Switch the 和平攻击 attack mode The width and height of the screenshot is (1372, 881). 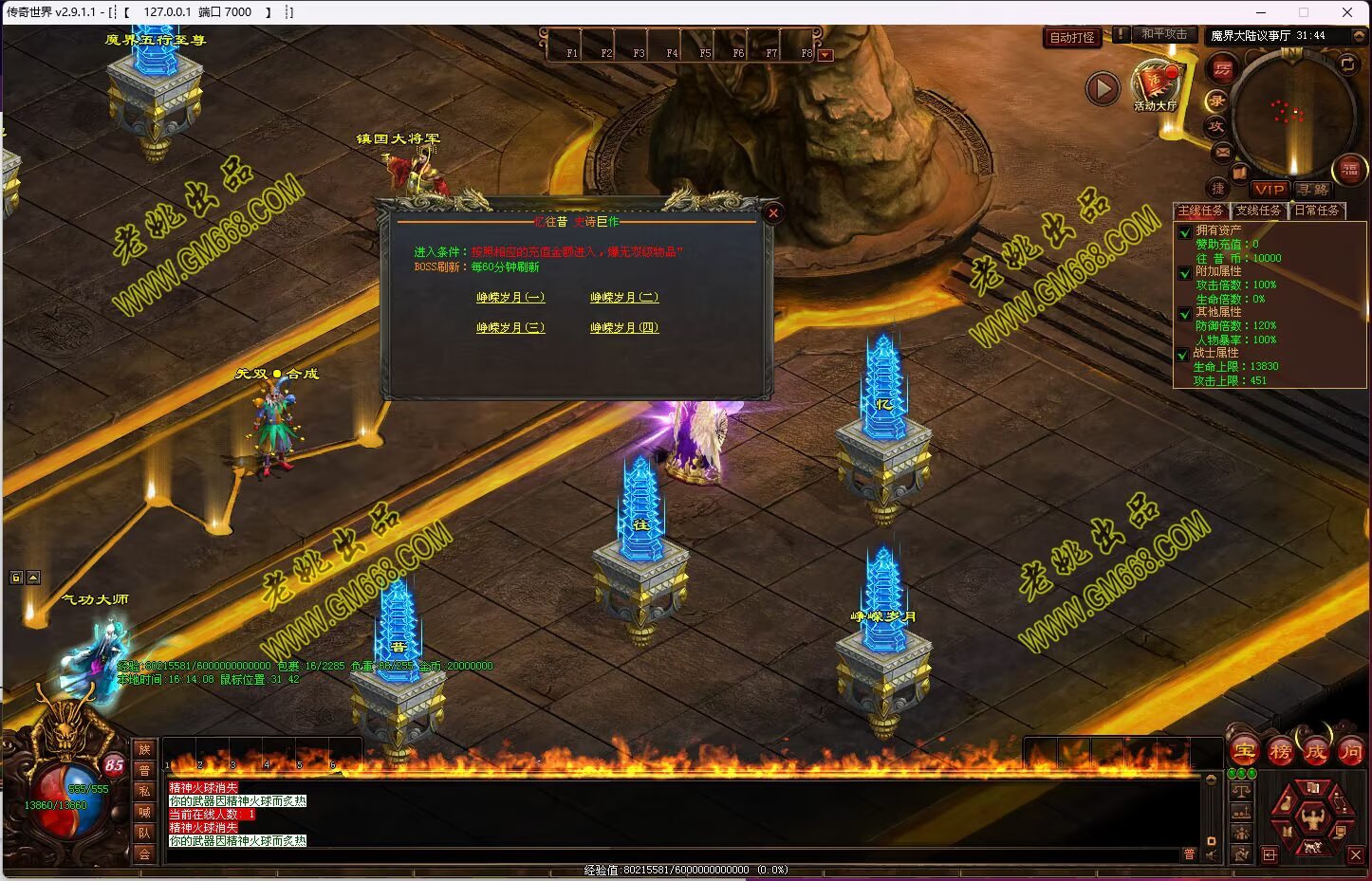1163,34
